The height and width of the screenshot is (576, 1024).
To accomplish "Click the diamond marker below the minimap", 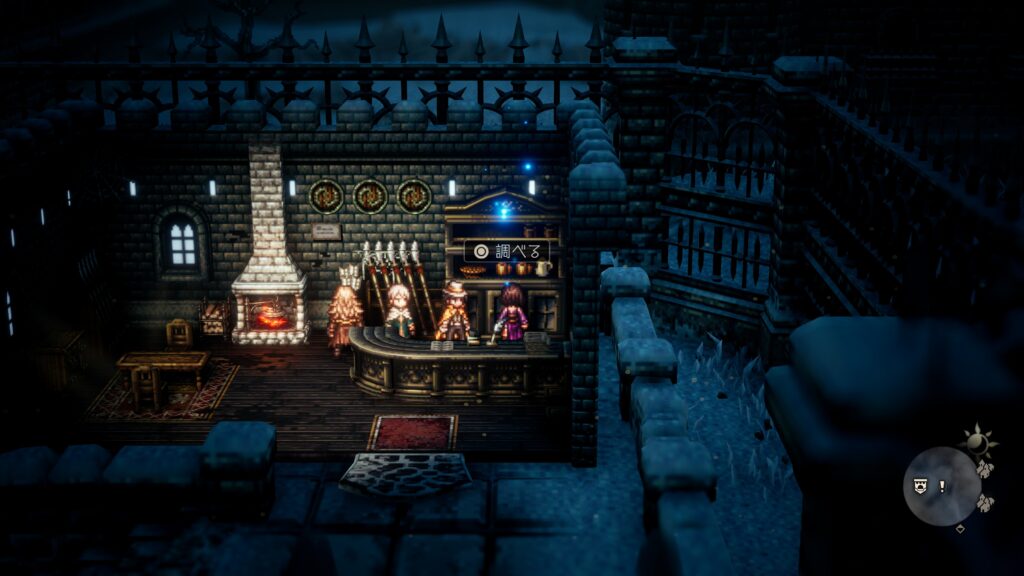I will [961, 529].
